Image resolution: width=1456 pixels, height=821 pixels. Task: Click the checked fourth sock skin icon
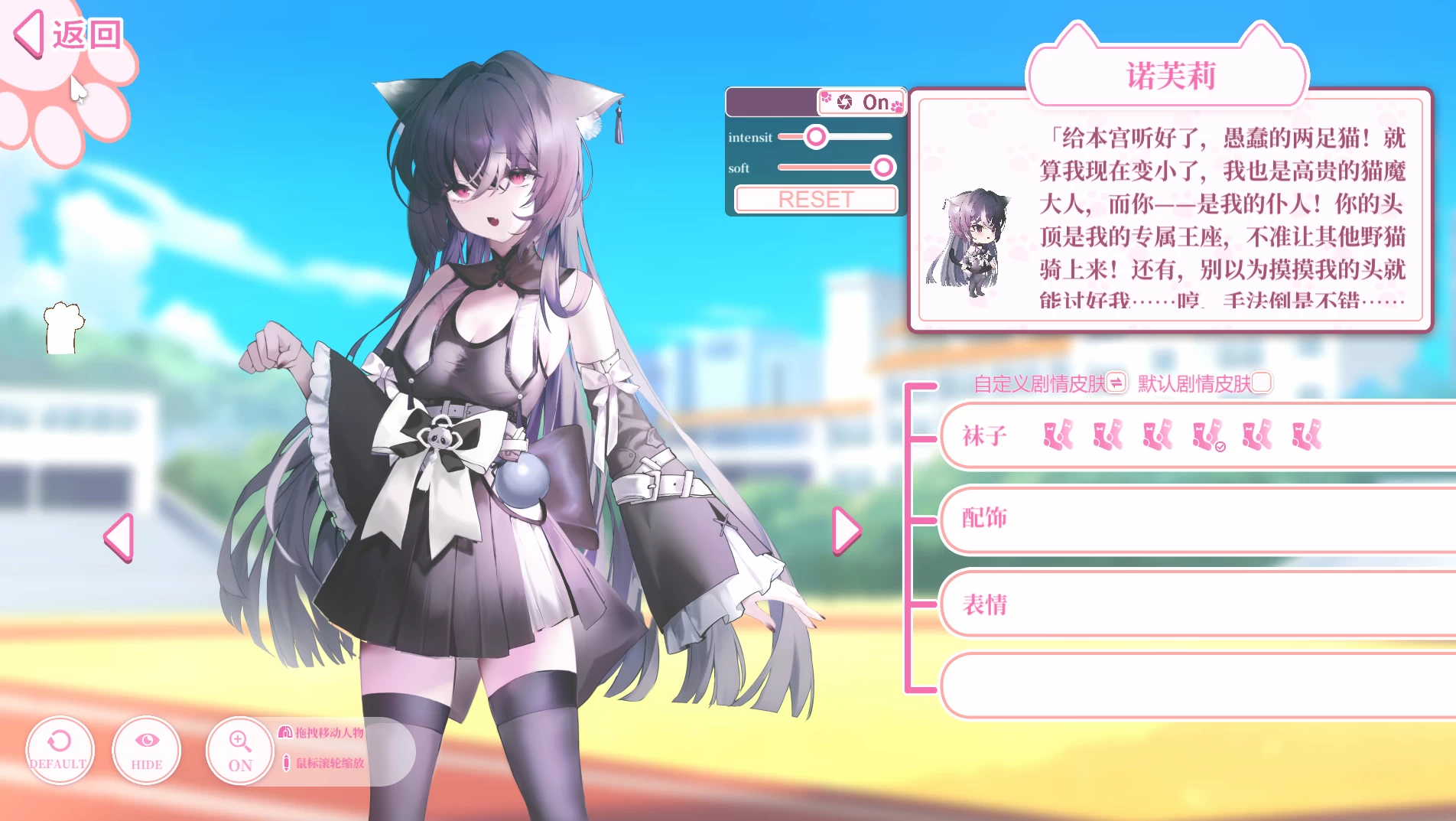pyautogui.click(x=1207, y=436)
